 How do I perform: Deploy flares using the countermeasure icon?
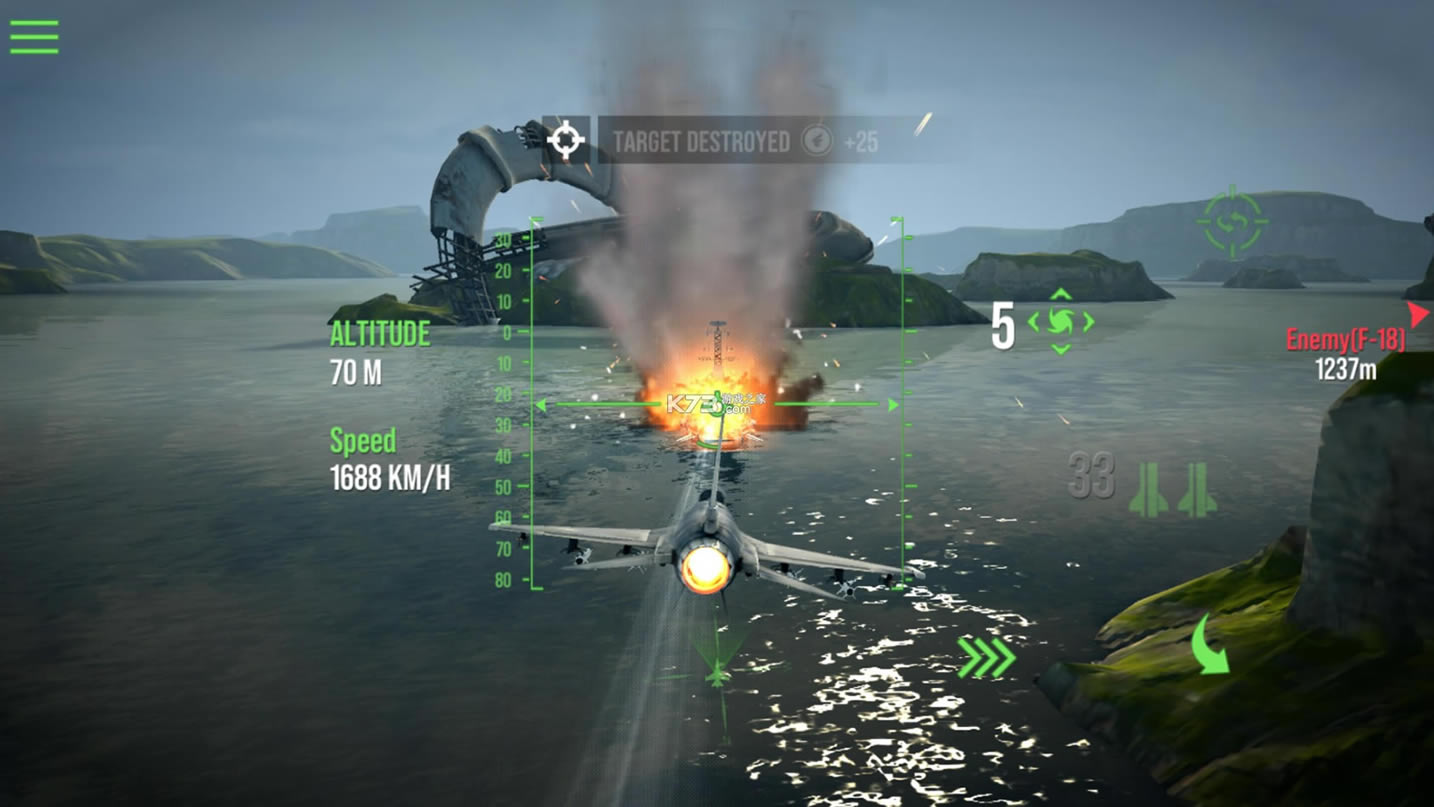coord(1061,322)
